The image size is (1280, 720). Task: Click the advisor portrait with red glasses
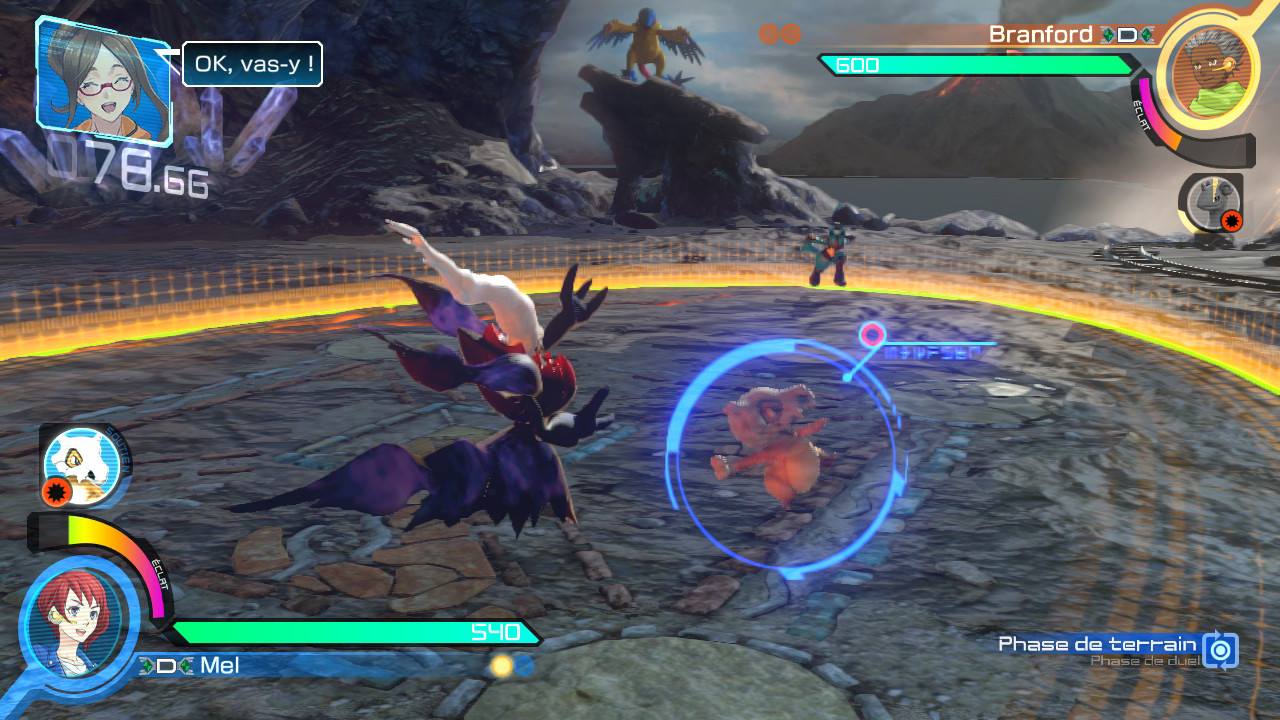[103, 79]
